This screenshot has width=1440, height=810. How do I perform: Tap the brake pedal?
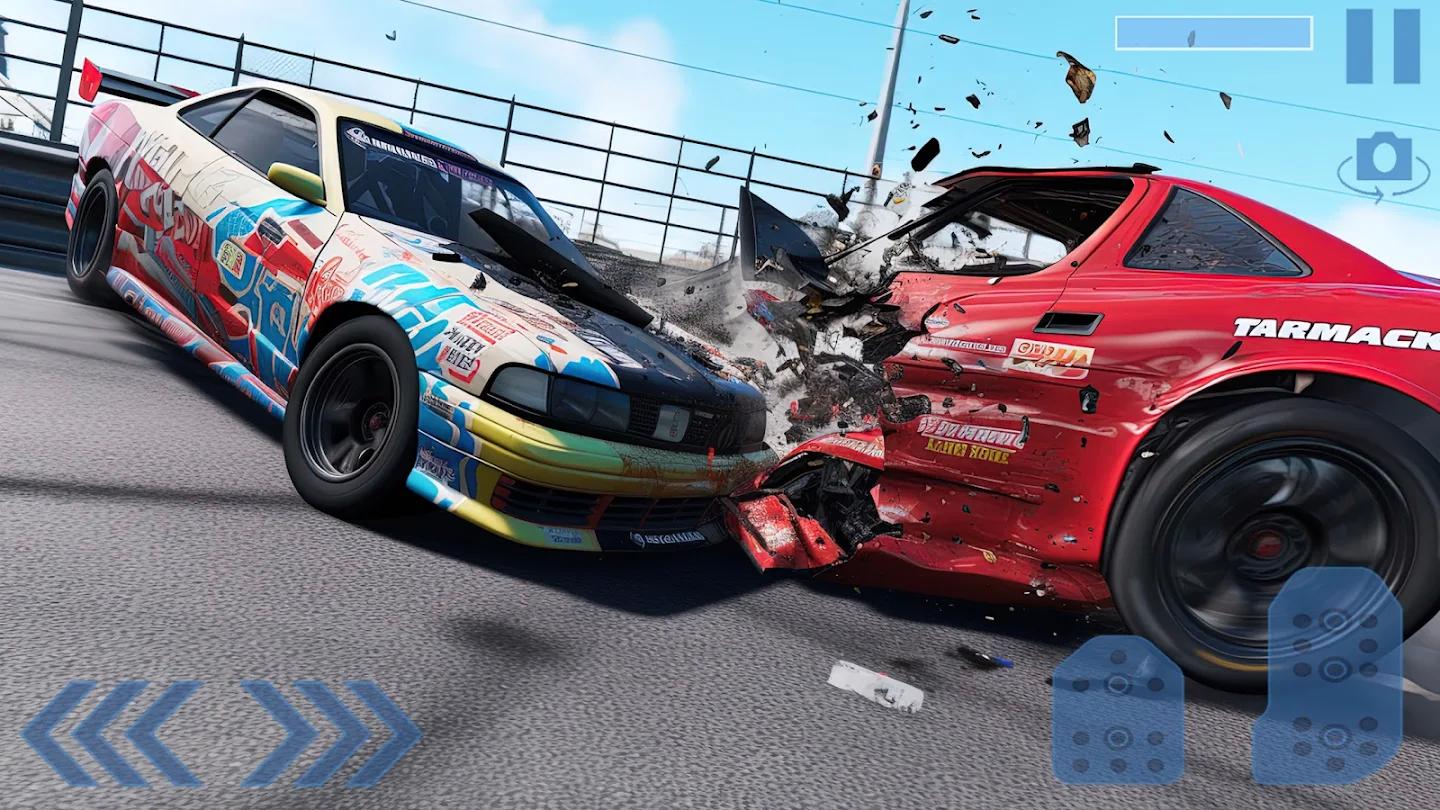coord(1117,710)
